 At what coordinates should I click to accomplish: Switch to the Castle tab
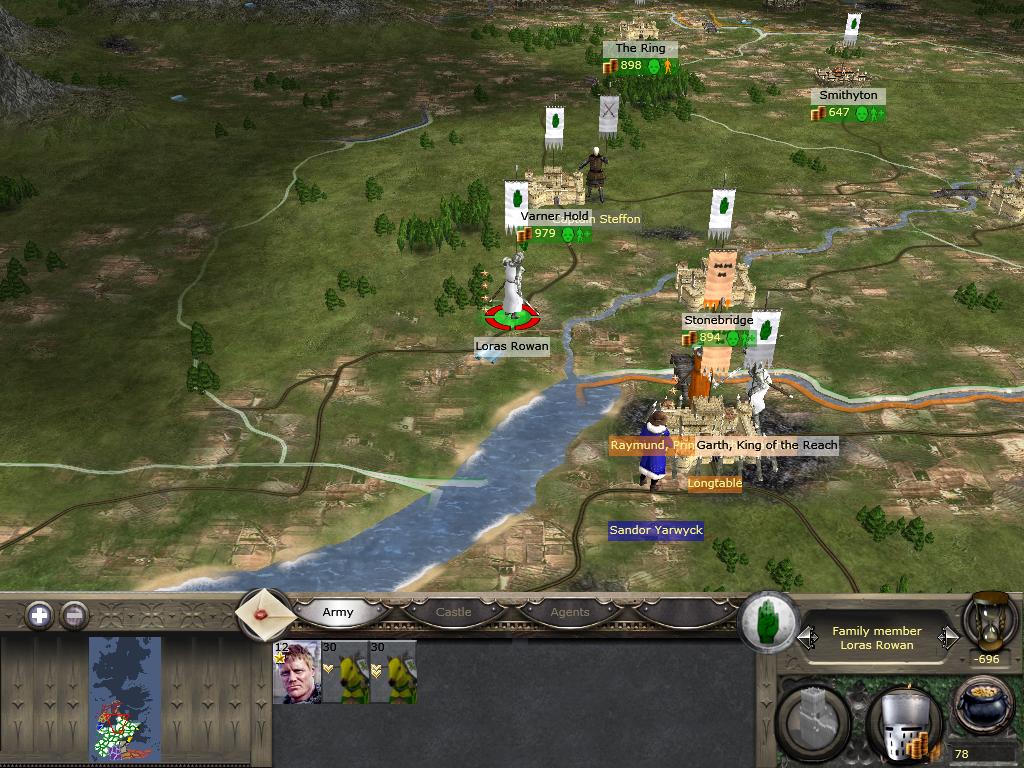pos(453,612)
